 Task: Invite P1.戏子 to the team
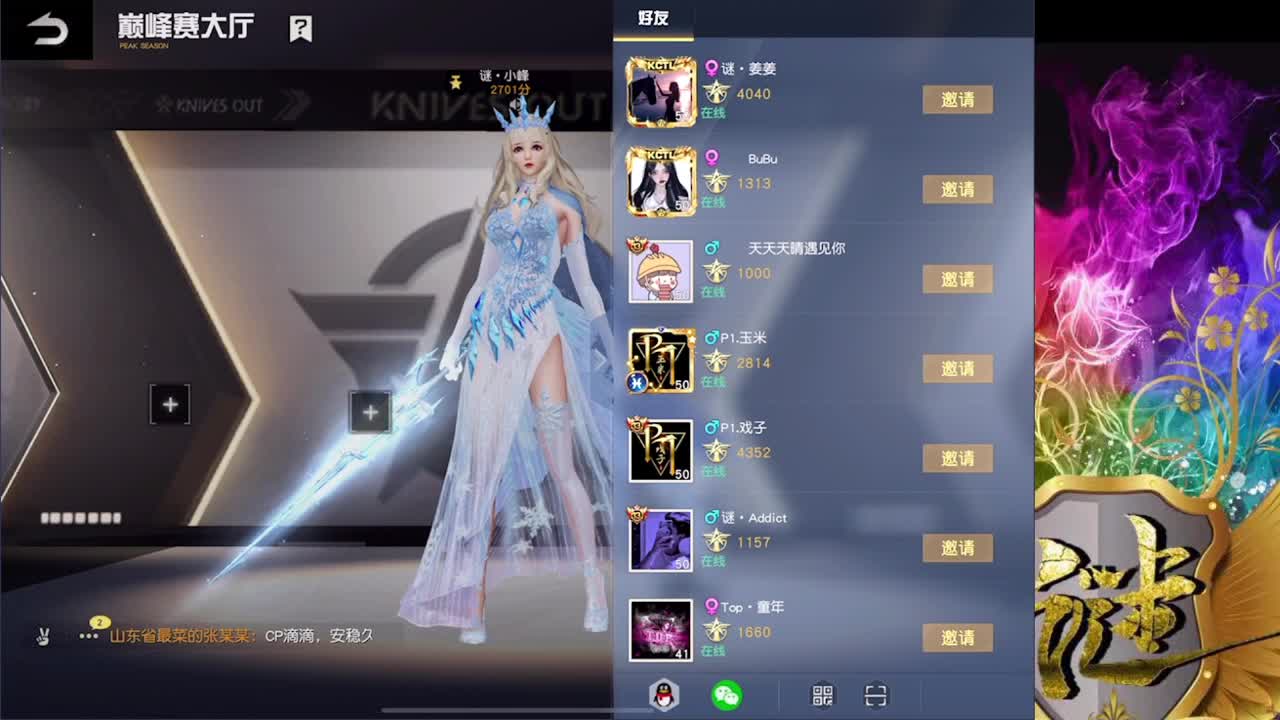click(957, 458)
